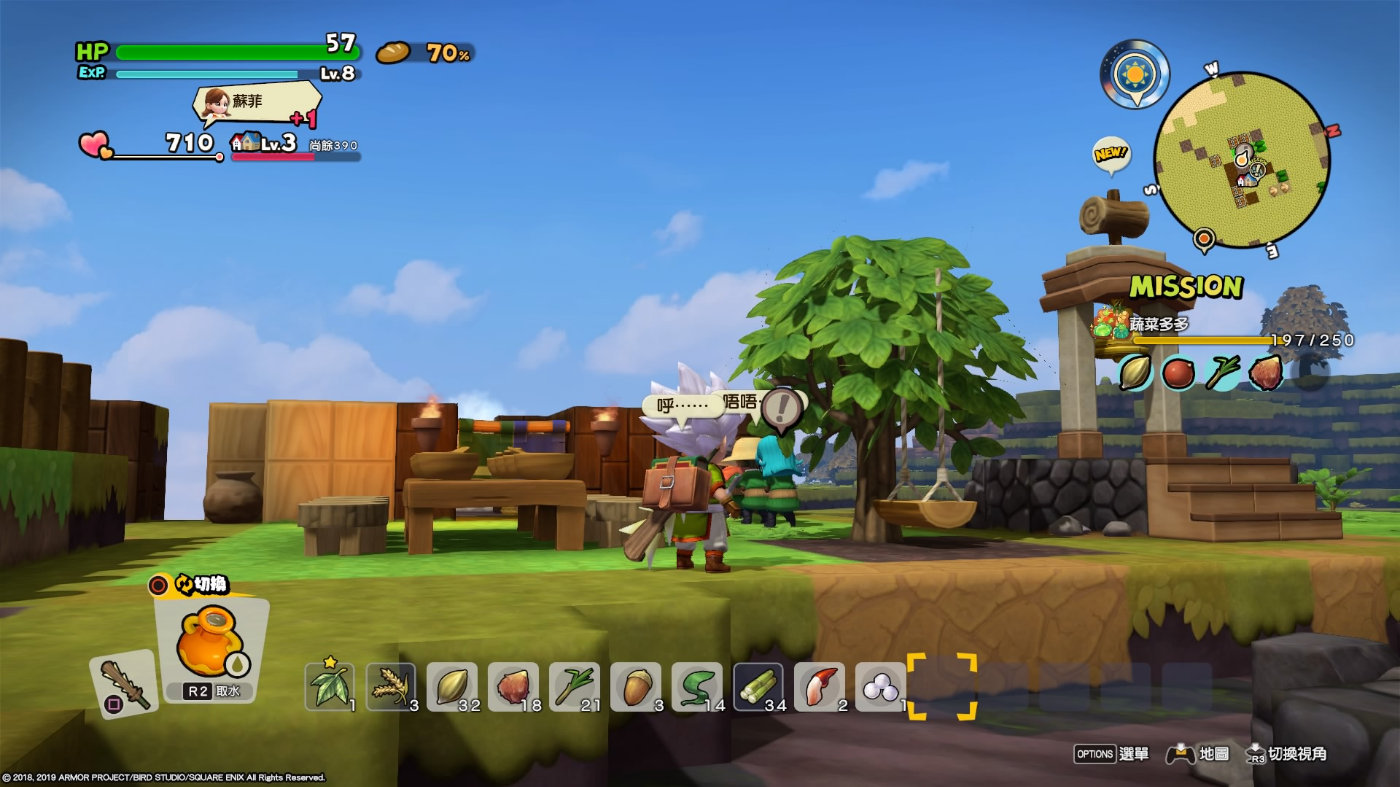Open the circular minimap

tap(1240, 160)
